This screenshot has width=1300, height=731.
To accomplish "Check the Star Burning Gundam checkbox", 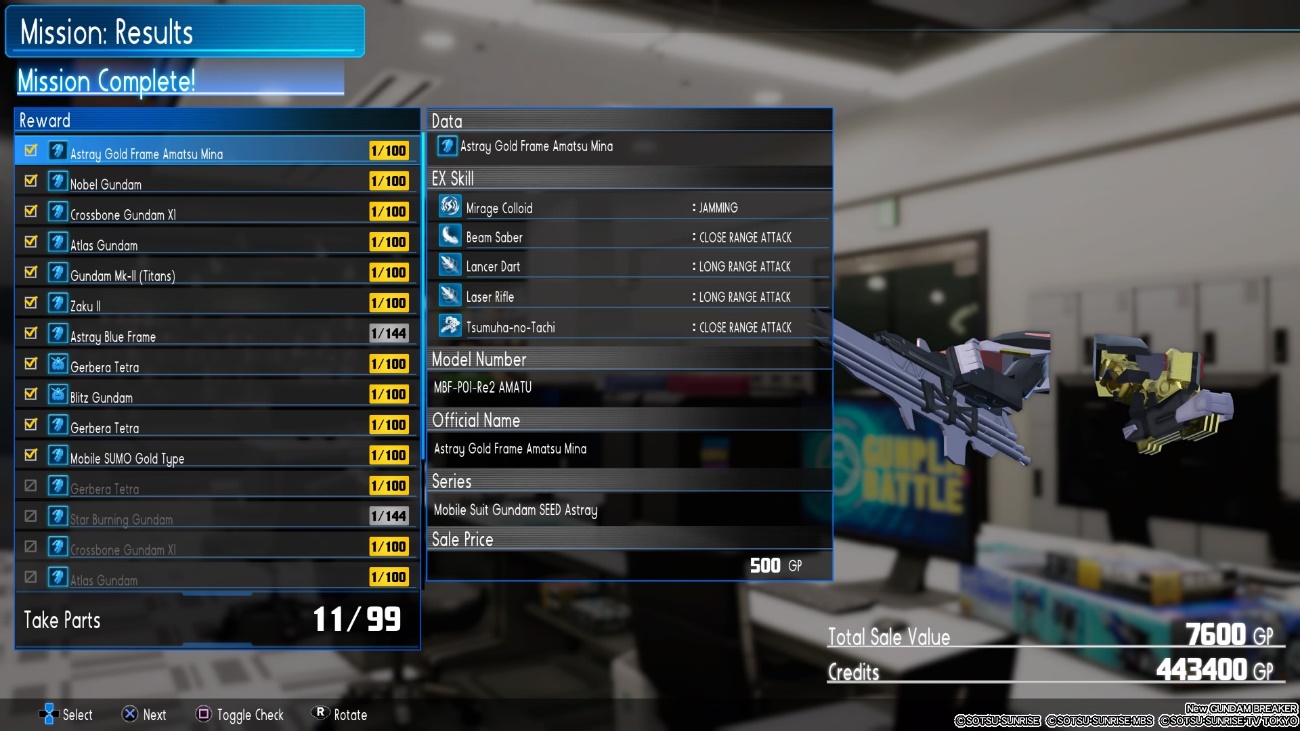I will pos(31,517).
